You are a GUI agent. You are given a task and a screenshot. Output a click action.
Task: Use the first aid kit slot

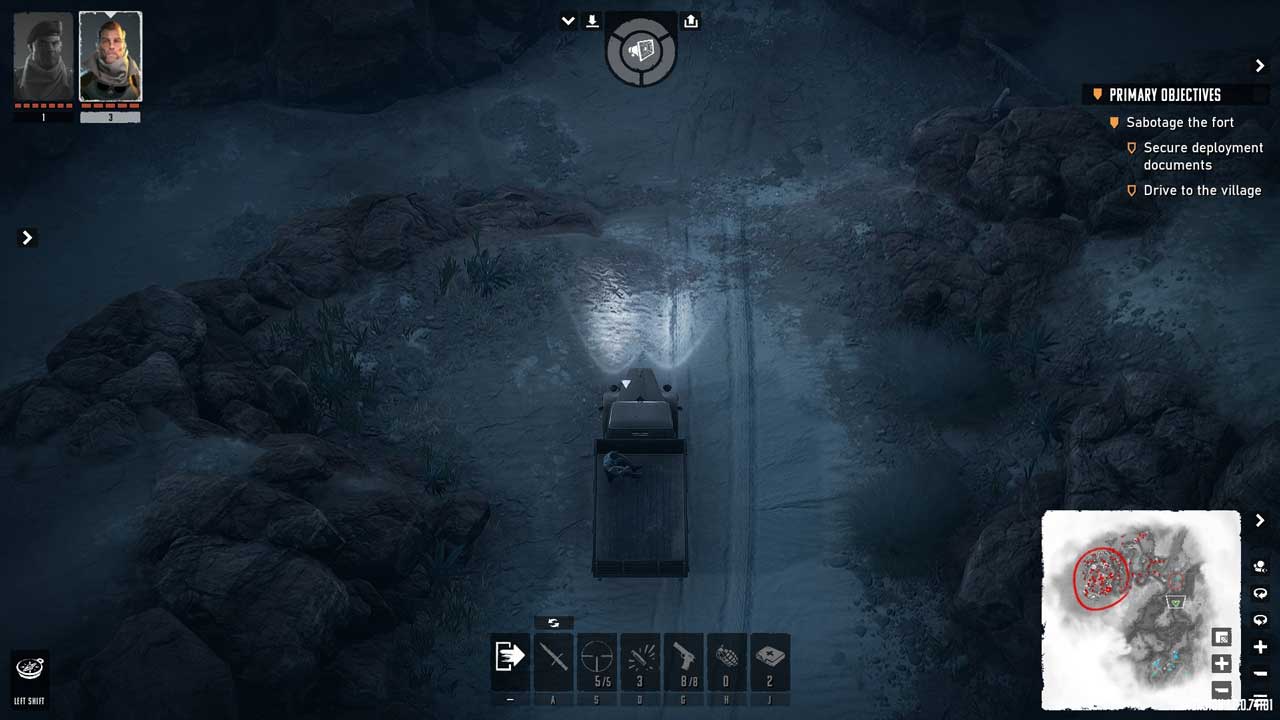click(770, 660)
